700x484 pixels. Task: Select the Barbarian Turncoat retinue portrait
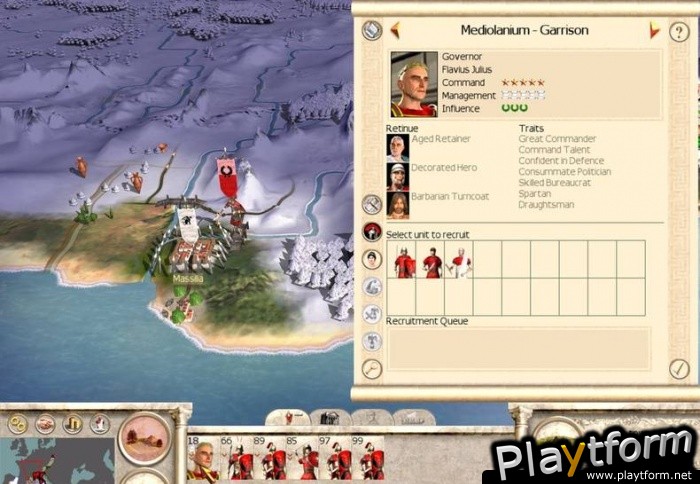(x=397, y=205)
